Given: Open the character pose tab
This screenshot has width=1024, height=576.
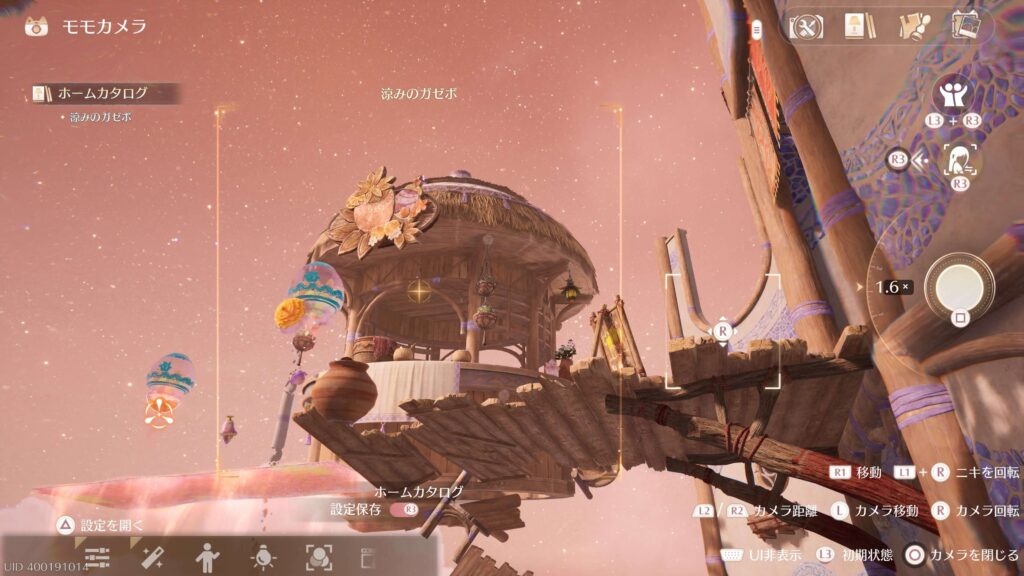Looking at the screenshot, I should (208, 556).
